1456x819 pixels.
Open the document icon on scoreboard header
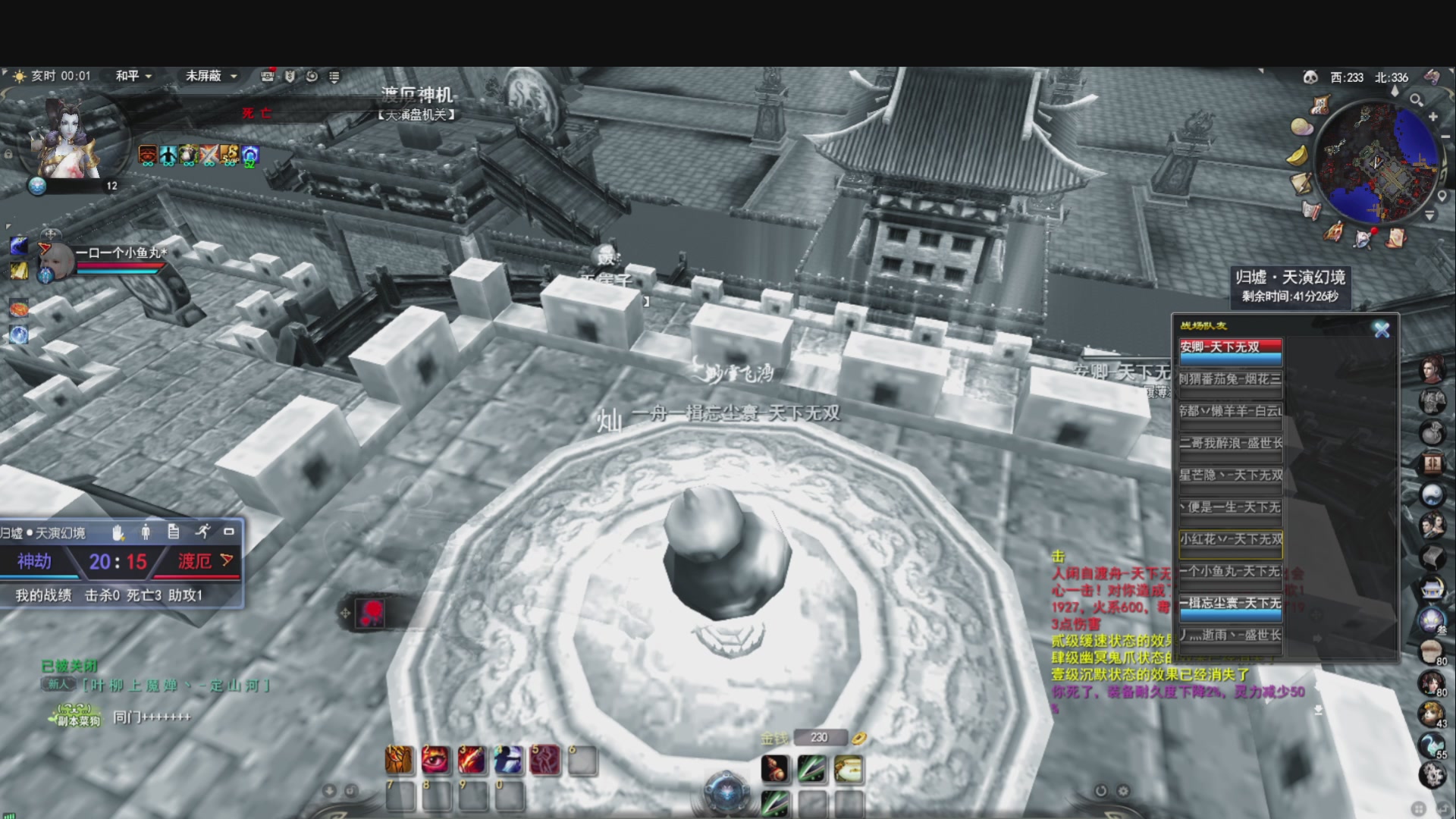pos(174,532)
